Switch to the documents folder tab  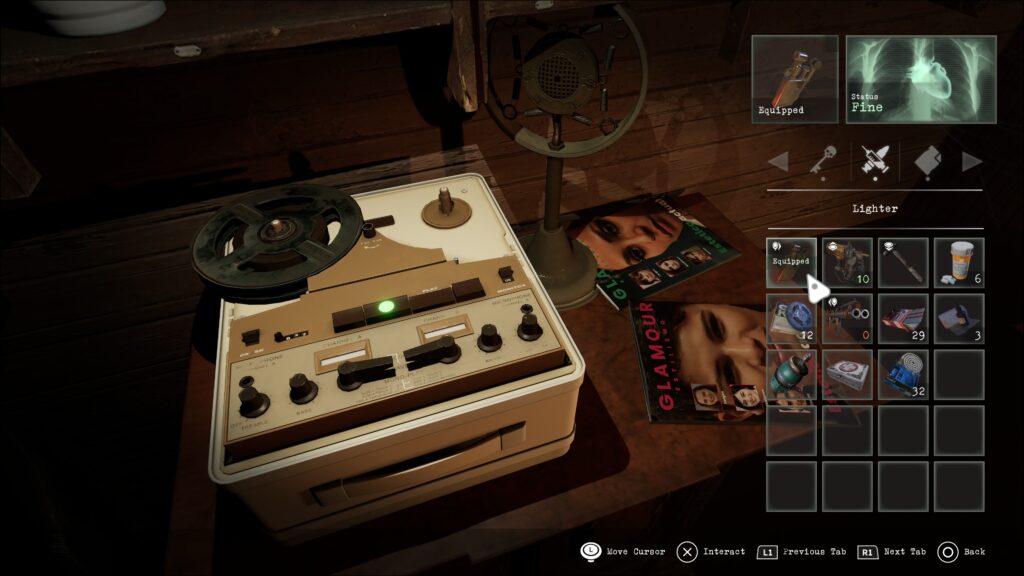(x=926, y=161)
